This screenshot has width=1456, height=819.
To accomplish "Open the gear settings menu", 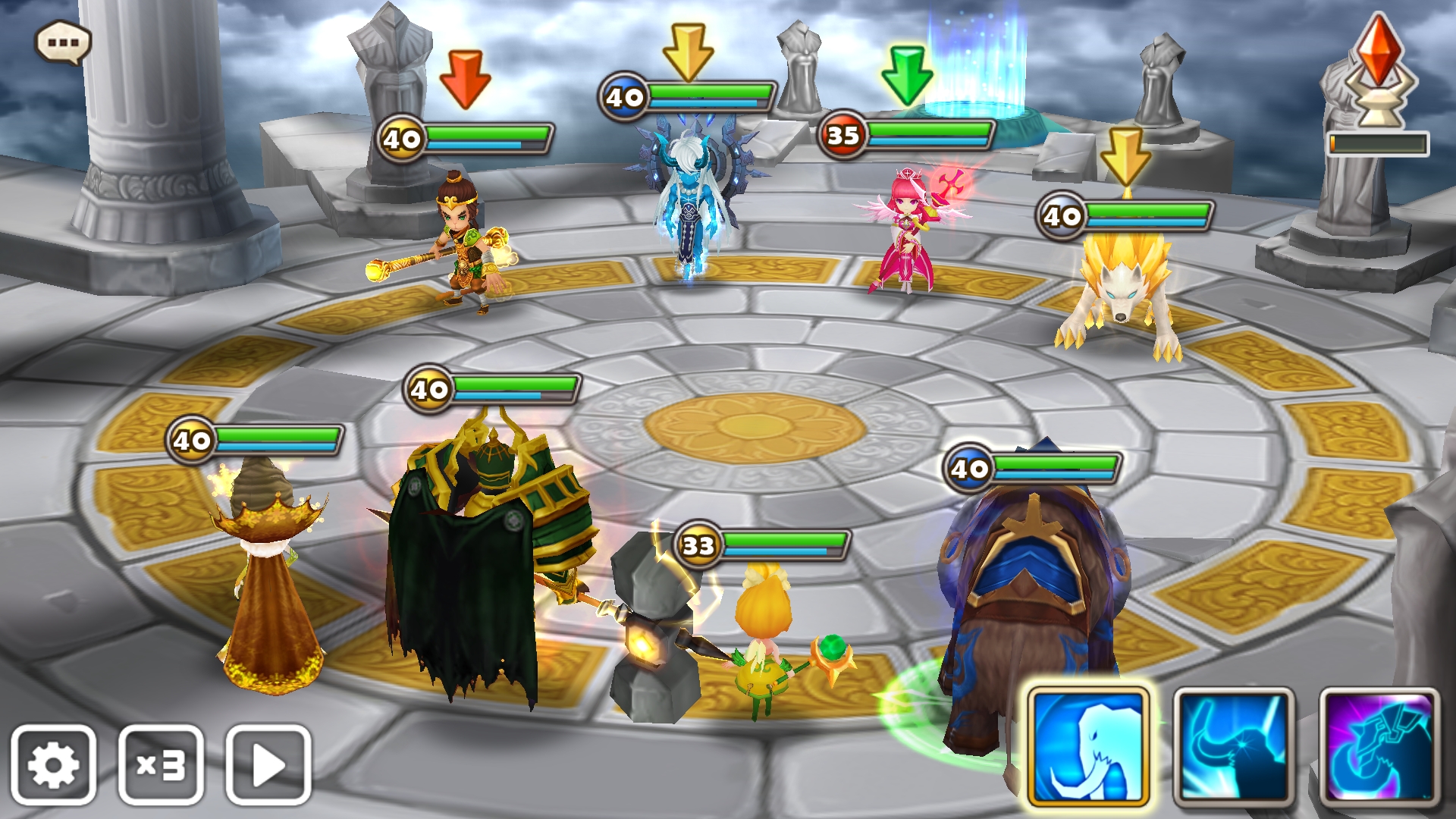I will click(53, 764).
